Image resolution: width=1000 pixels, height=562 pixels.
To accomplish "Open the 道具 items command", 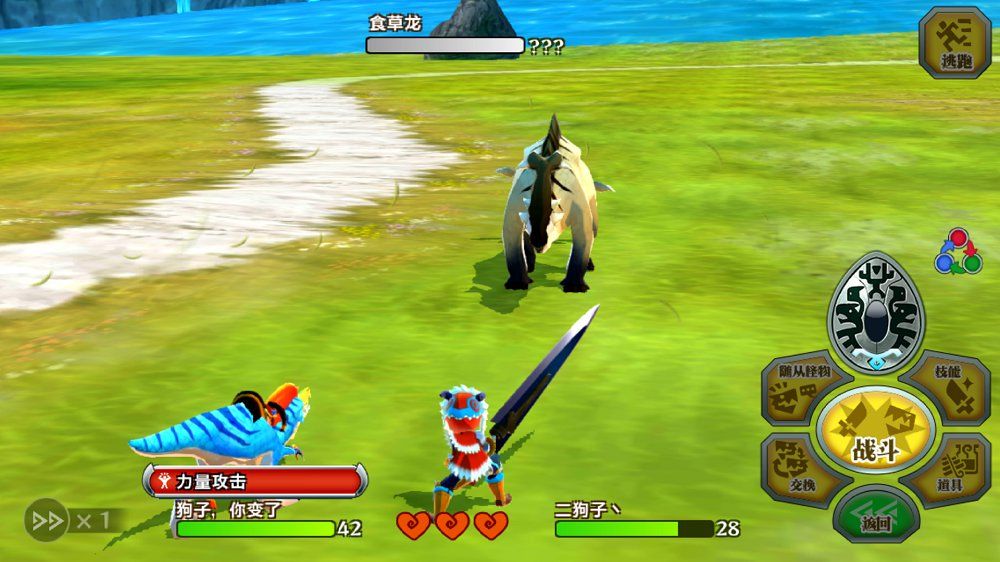I will [946, 469].
